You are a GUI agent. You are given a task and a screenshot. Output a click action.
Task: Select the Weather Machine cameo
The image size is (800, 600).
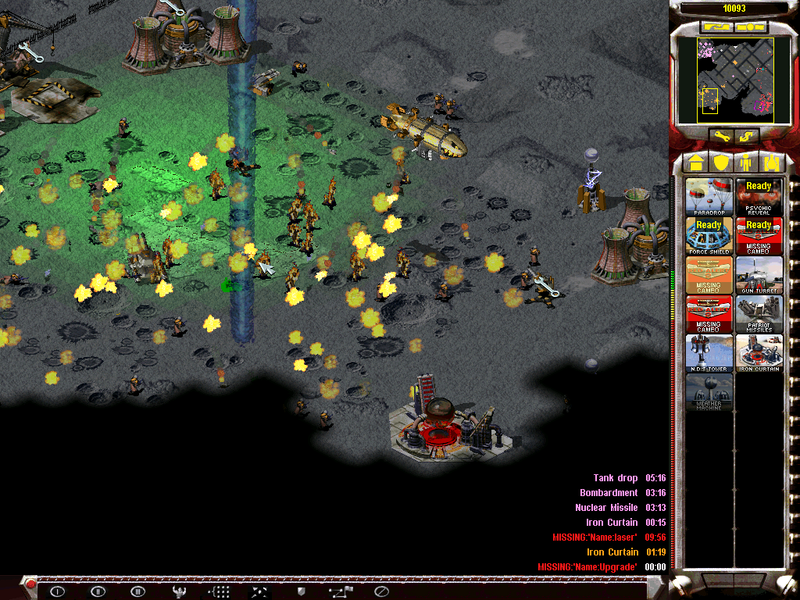pyautogui.click(x=709, y=392)
